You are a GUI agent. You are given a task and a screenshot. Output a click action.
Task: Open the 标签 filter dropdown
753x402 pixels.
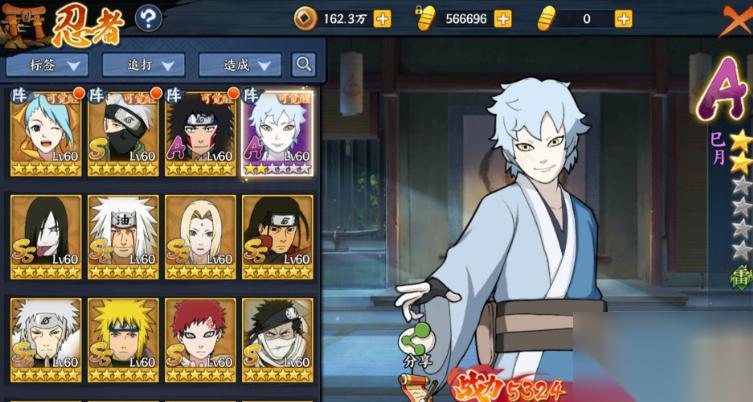(x=47, y=65)
